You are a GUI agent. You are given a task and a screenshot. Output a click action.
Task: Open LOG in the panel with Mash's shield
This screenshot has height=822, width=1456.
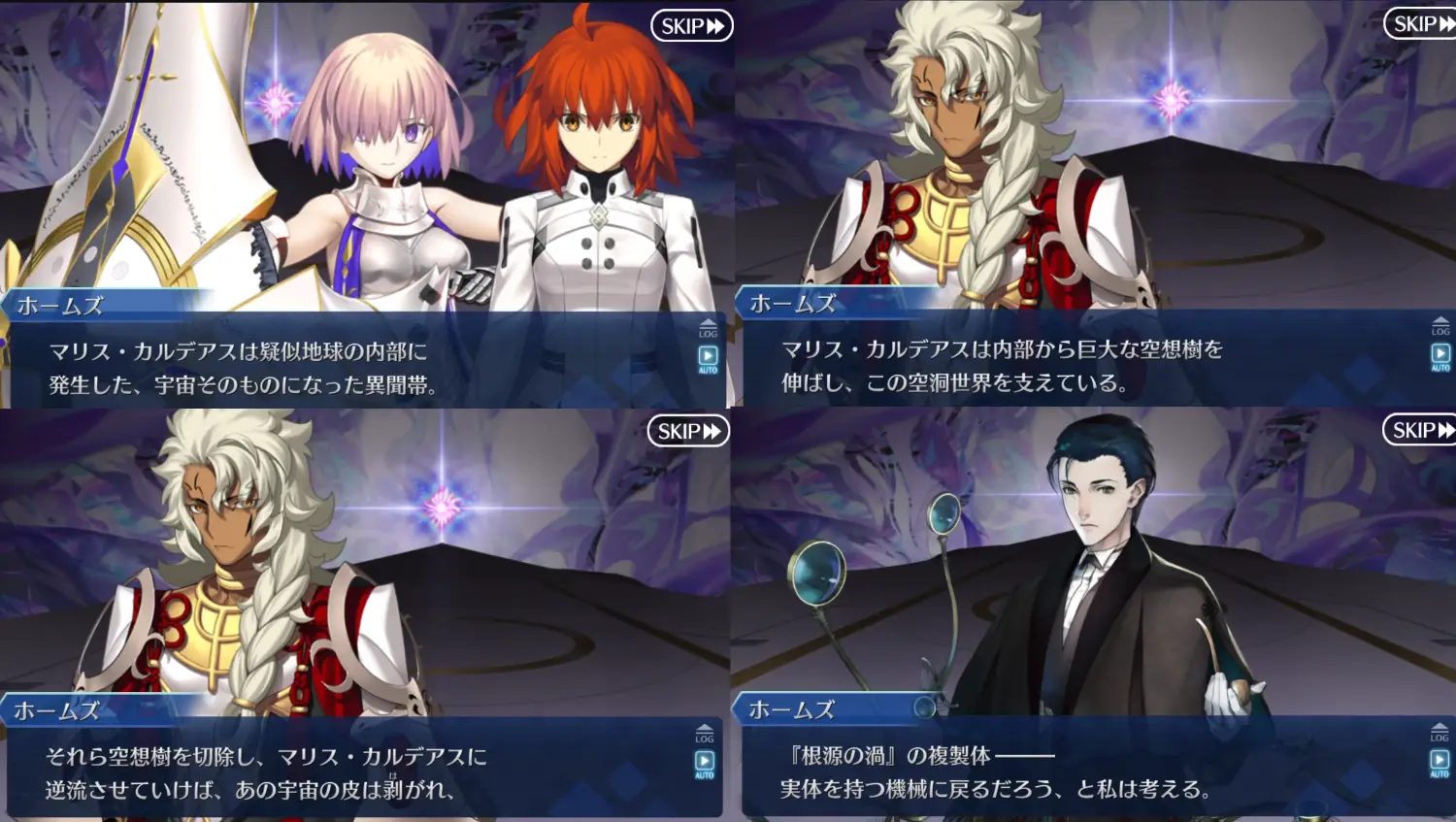pos(708,328)
